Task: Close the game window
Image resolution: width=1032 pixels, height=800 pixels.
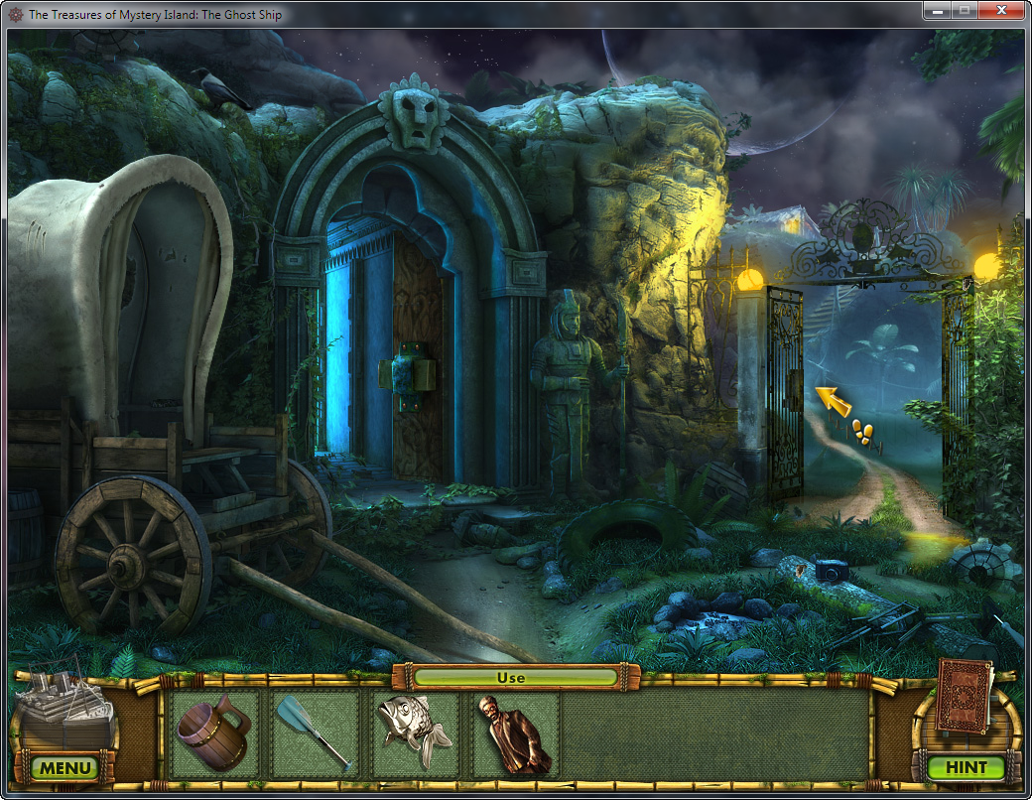Action: [x=1002, y=10]
